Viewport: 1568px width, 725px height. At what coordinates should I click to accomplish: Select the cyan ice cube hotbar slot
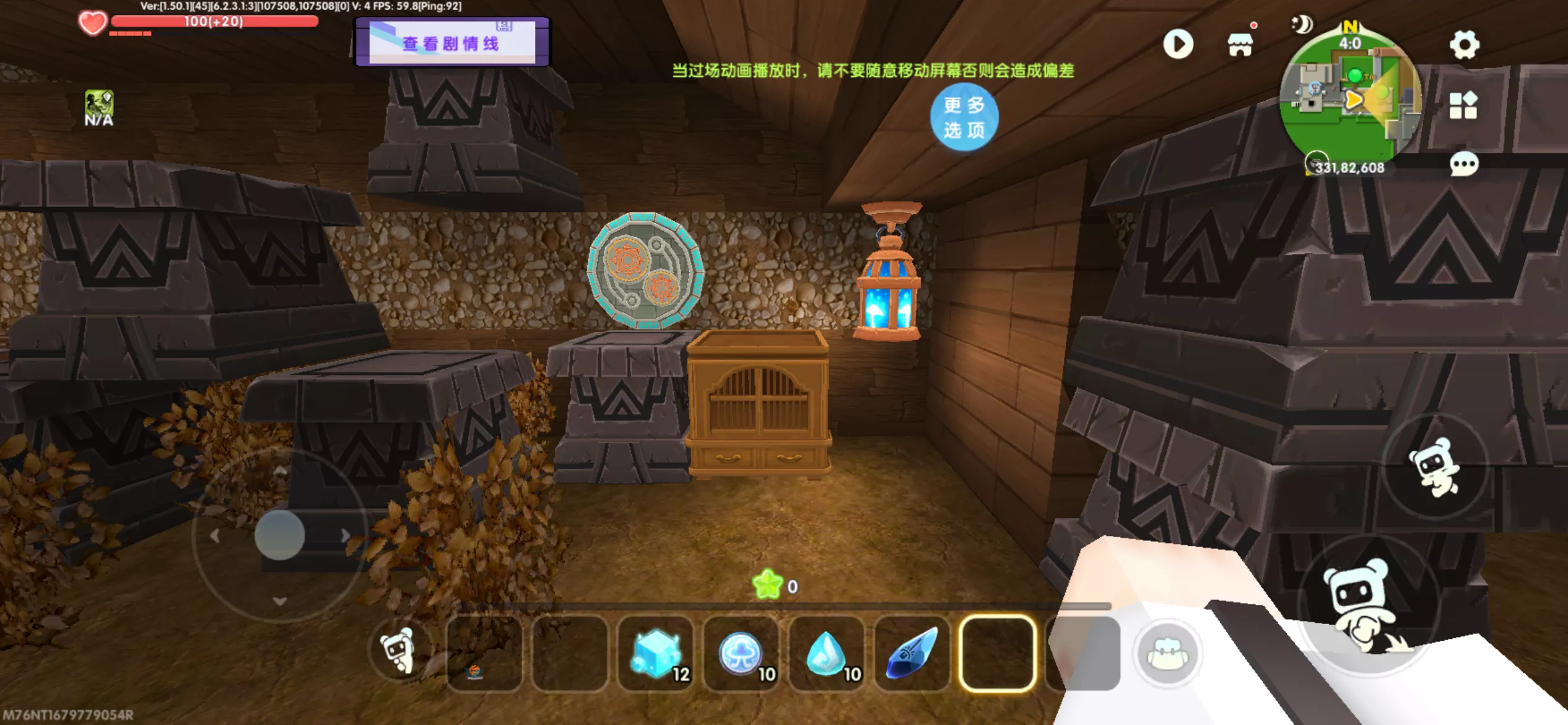(656, 653)
